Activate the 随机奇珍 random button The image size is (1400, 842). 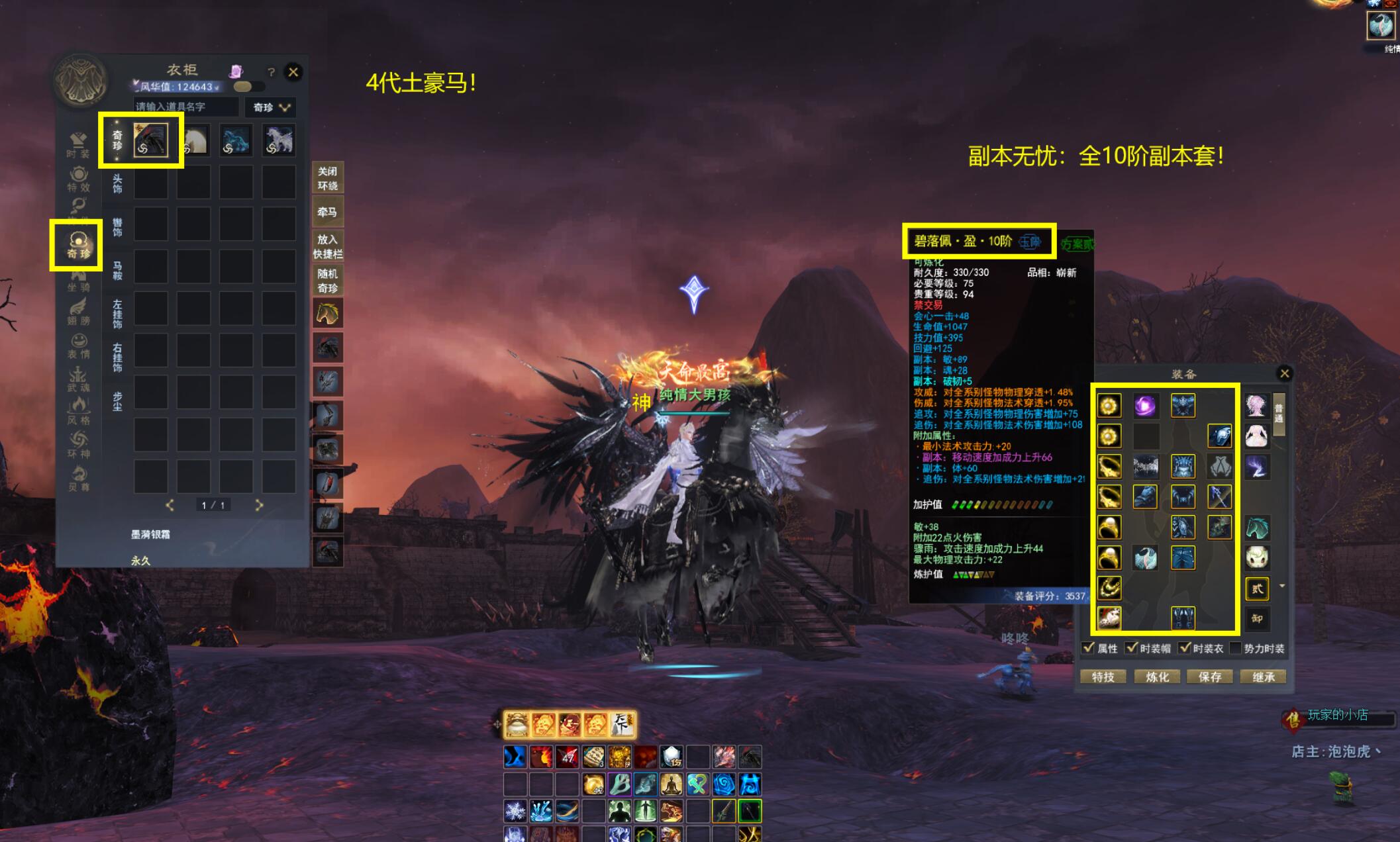pyautogui.click(x=327, y=281)
